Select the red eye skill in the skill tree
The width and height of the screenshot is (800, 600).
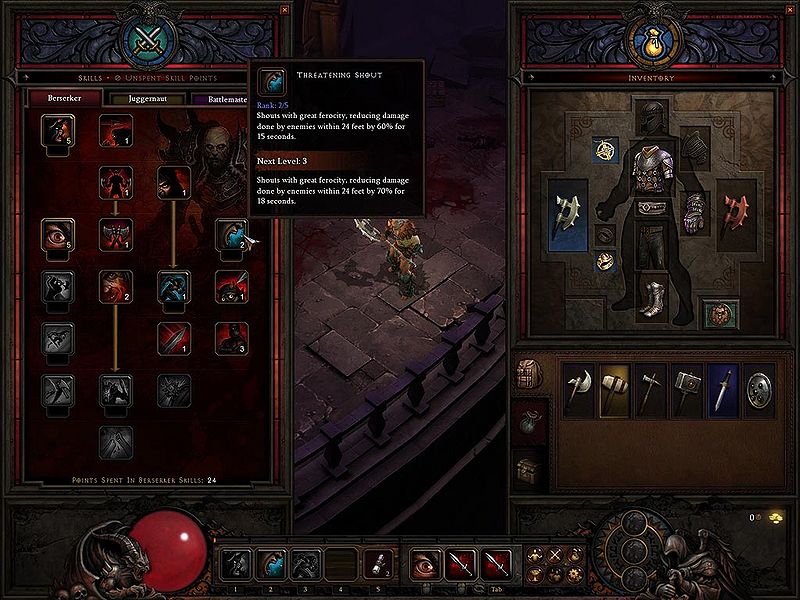56,234
